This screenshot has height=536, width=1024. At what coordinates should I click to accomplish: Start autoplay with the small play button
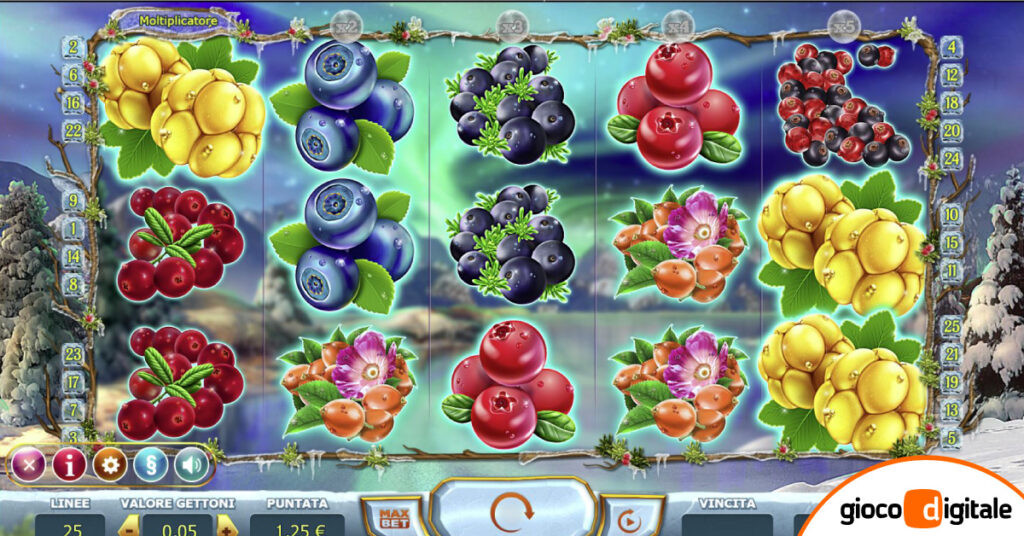(x=628, y=520)
